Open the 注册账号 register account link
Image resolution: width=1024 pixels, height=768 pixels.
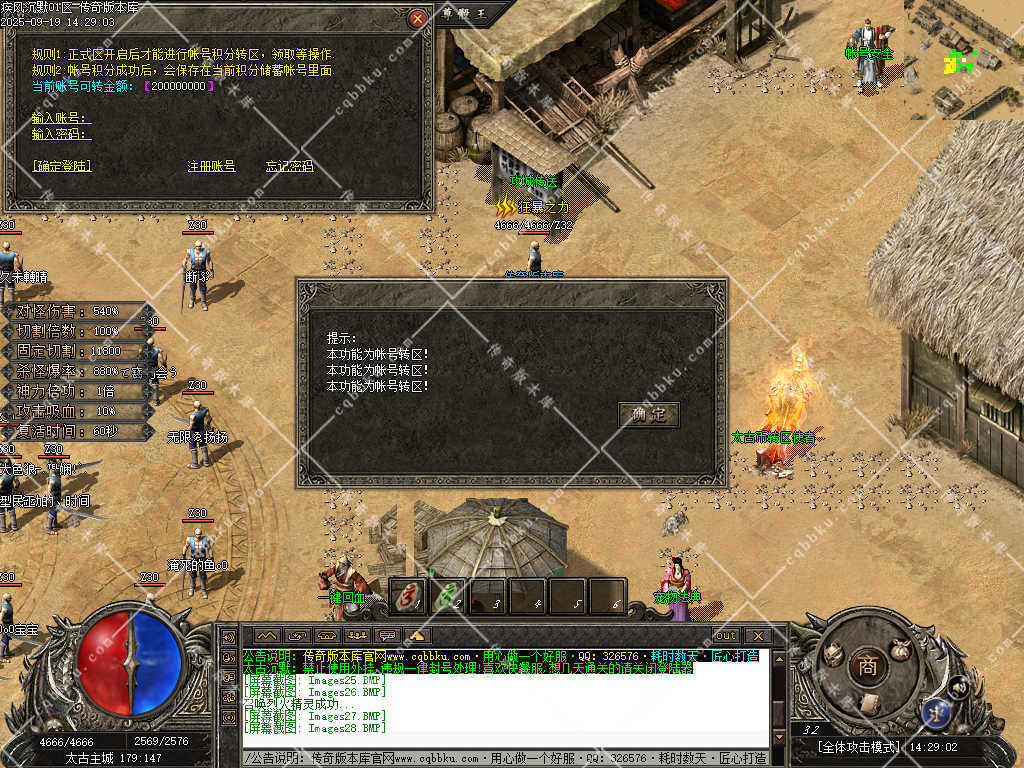211,166
